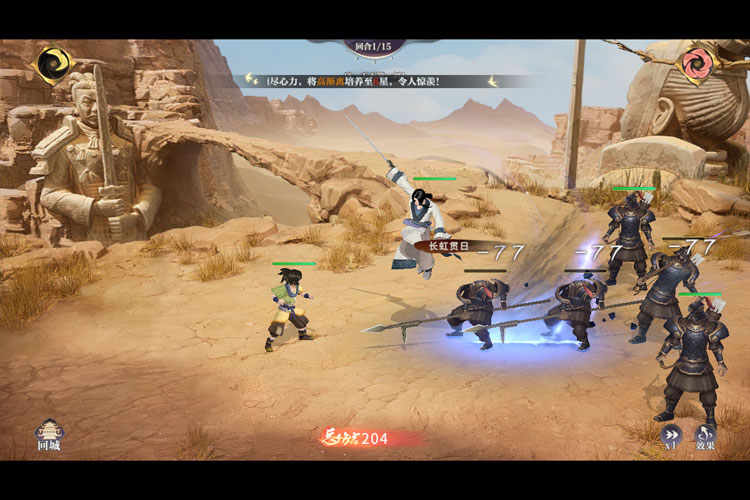Image resolution: width=750 pixels, height=500 pixels.
Task: Select the red swirl enemy faction emblem
Action: click(x=697, y=63)
